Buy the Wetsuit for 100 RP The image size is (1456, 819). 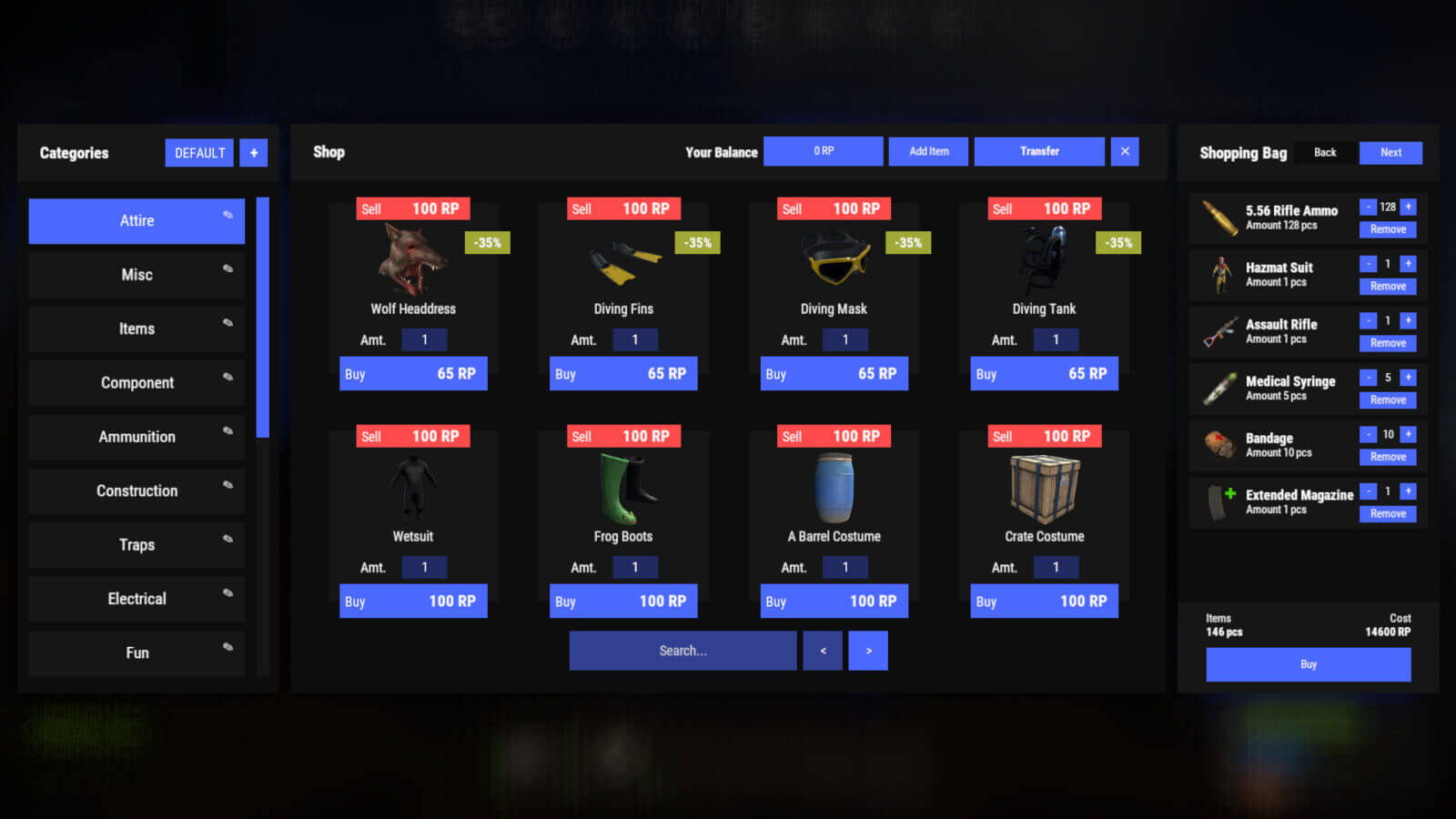pos(413,601)
